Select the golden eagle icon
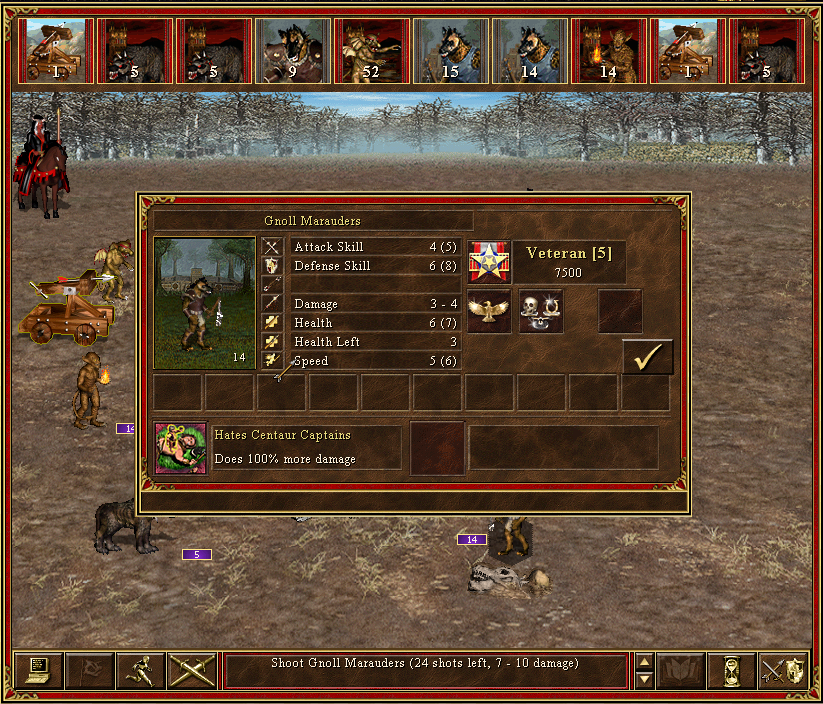 pos(489,311)
